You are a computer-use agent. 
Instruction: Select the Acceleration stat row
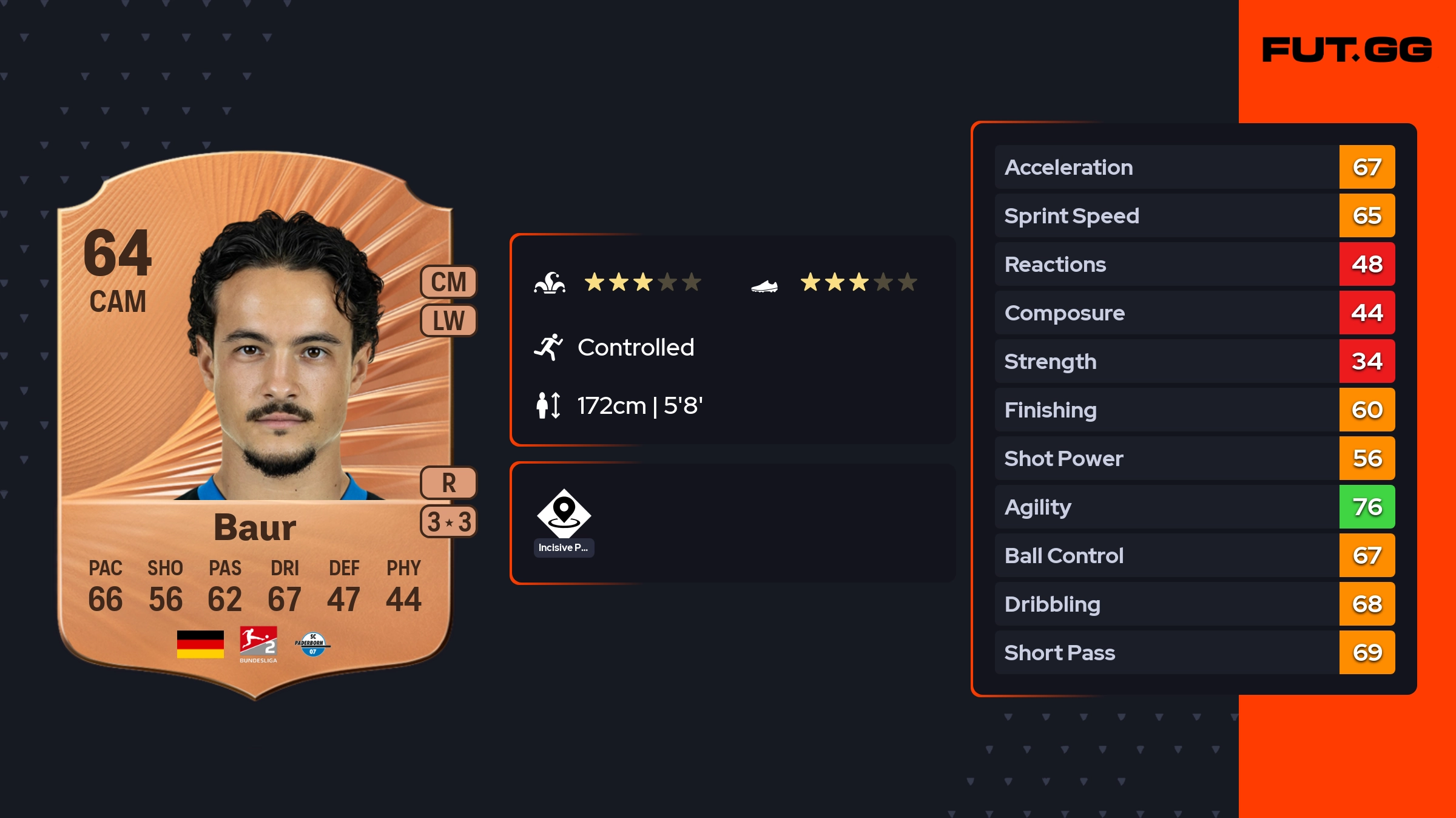click(1194, 167)
